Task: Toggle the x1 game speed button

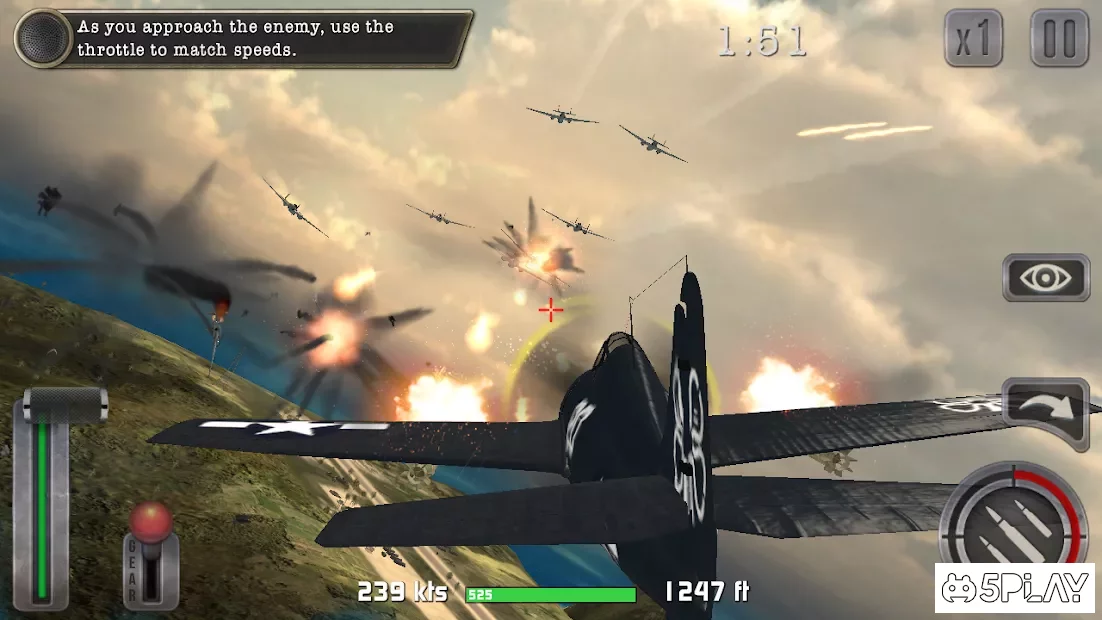Action: click(973, 39)
